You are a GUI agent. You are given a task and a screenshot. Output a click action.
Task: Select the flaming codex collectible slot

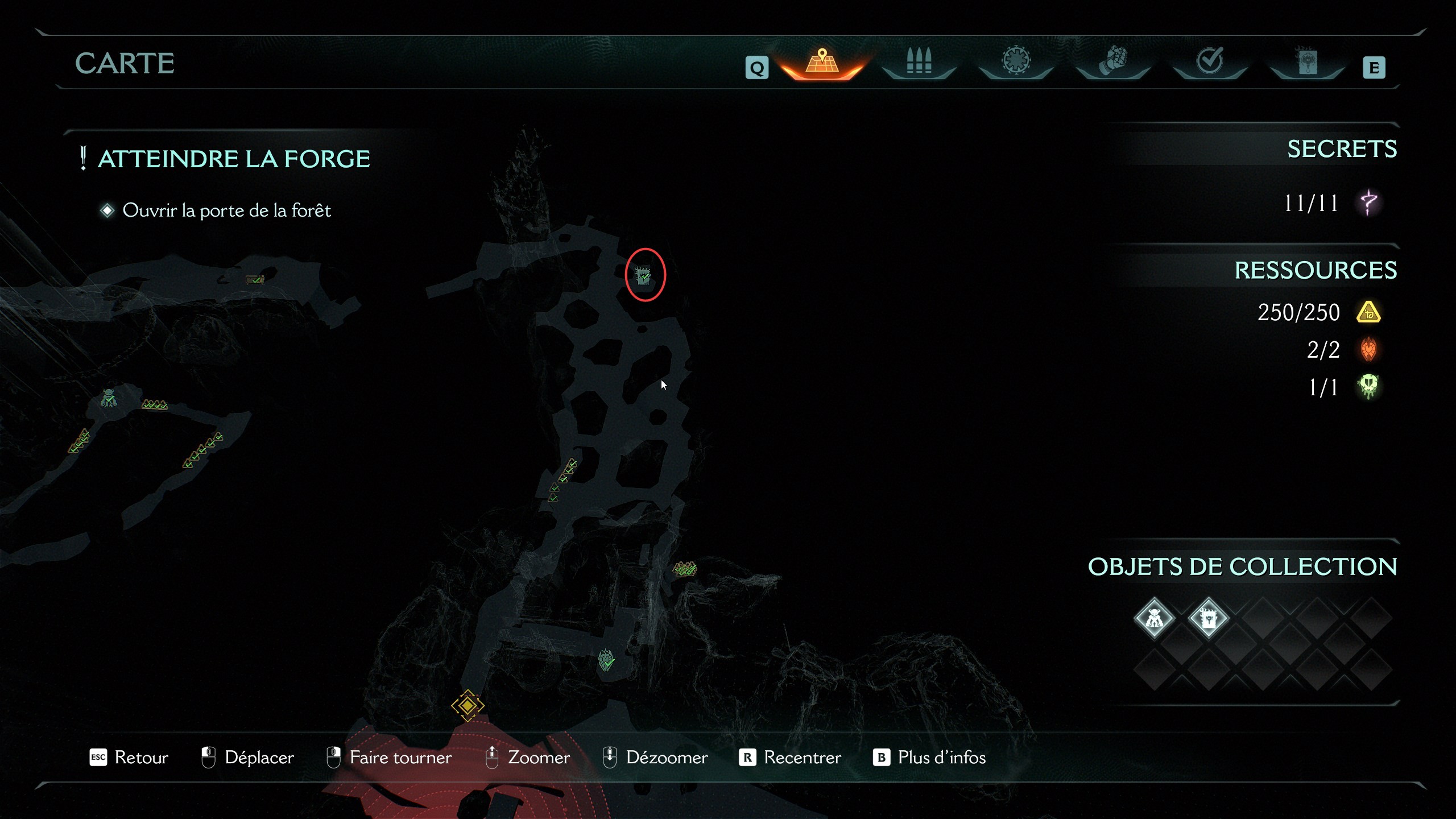[x=1208, y=618]
